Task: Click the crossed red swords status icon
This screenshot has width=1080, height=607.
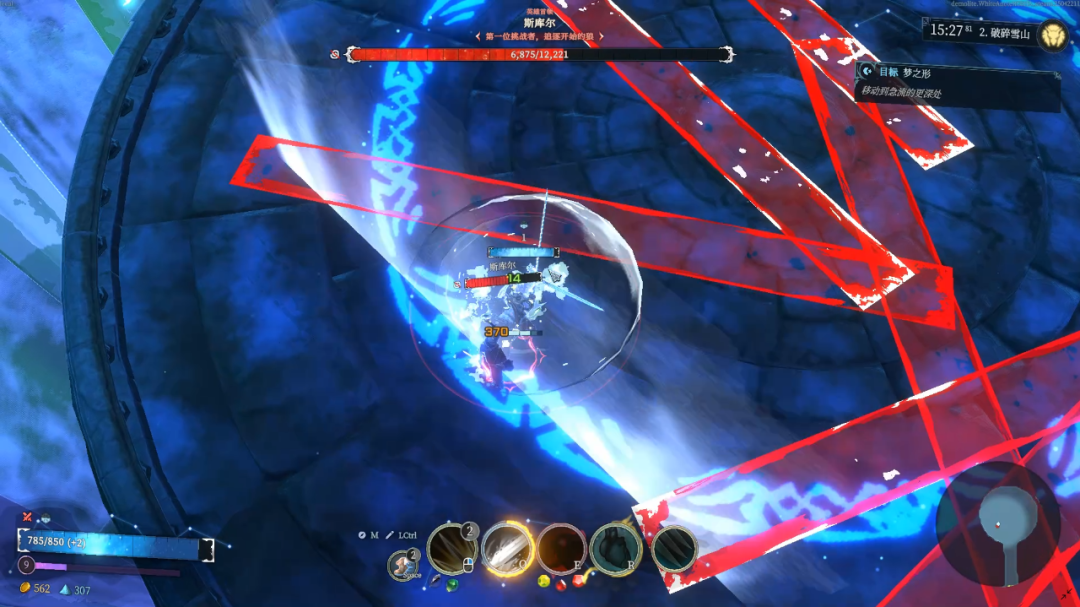Action: click(x=27, y=517)
